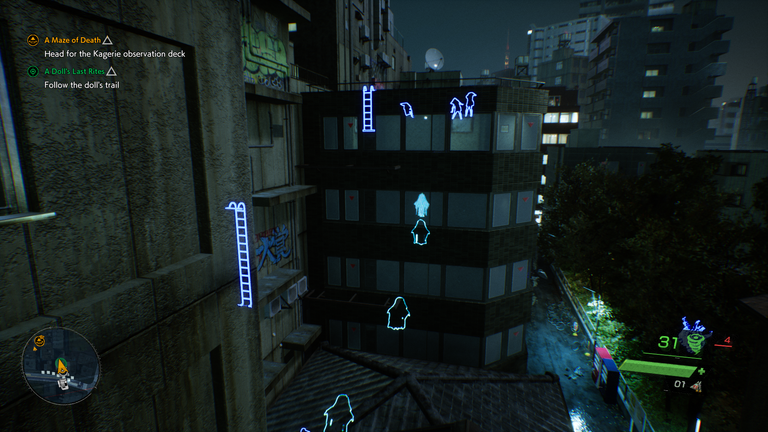Image resolution: width=768 pixels, height=432 pixels.
Task: Select the food consumable item icon
Action: coord(696,384)
